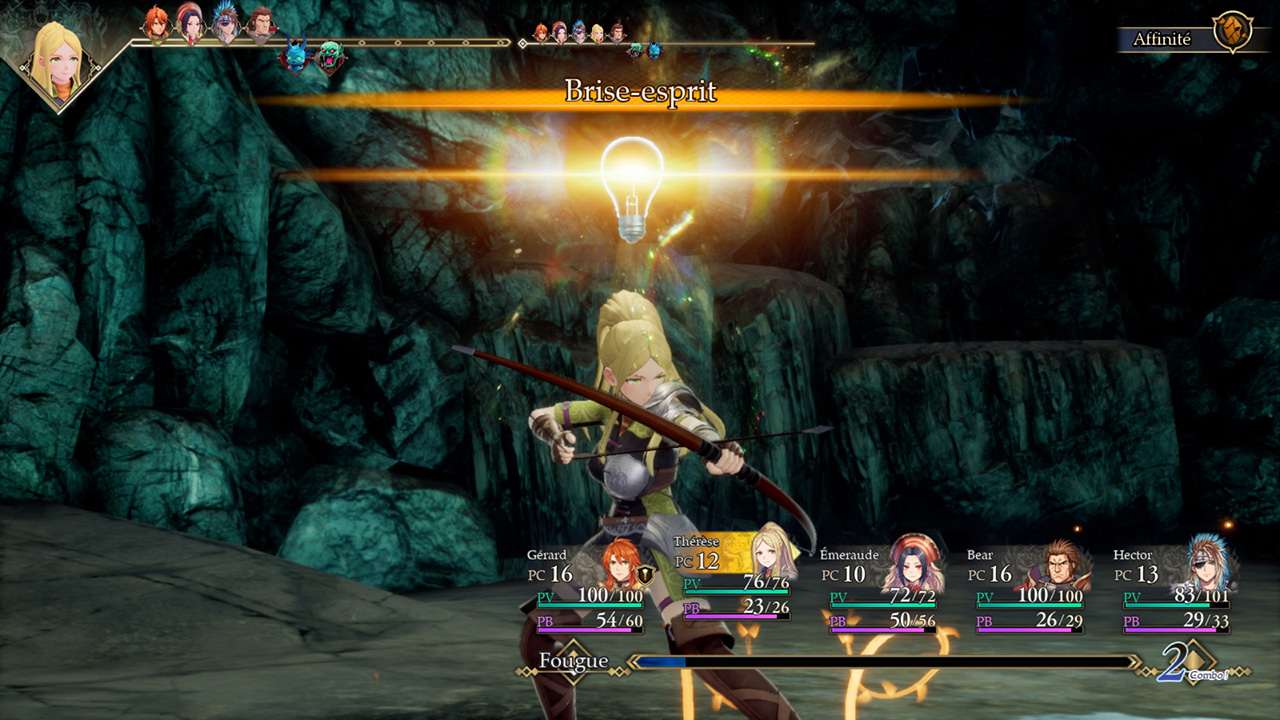Open the Affinité panel
1280x720 pixels.
point(1161,39)
